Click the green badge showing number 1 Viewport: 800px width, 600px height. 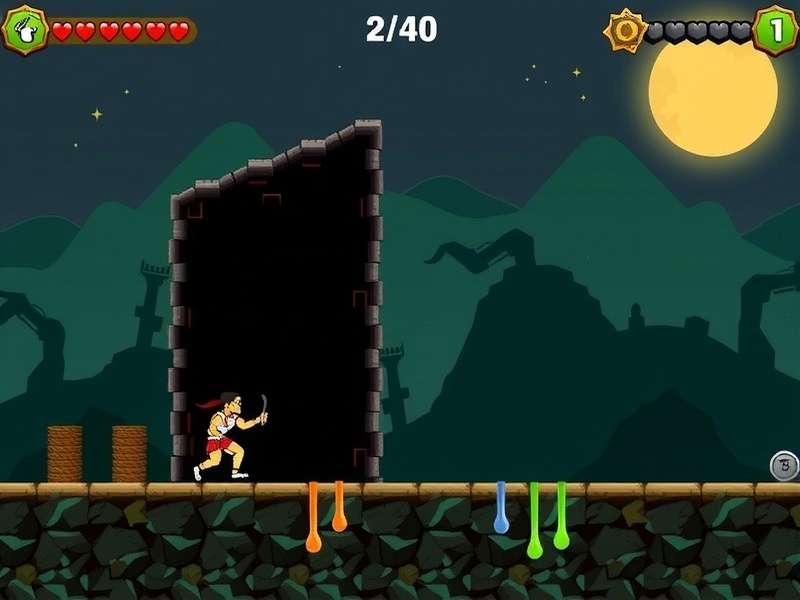pyautogui.click(x=774, y=30)
